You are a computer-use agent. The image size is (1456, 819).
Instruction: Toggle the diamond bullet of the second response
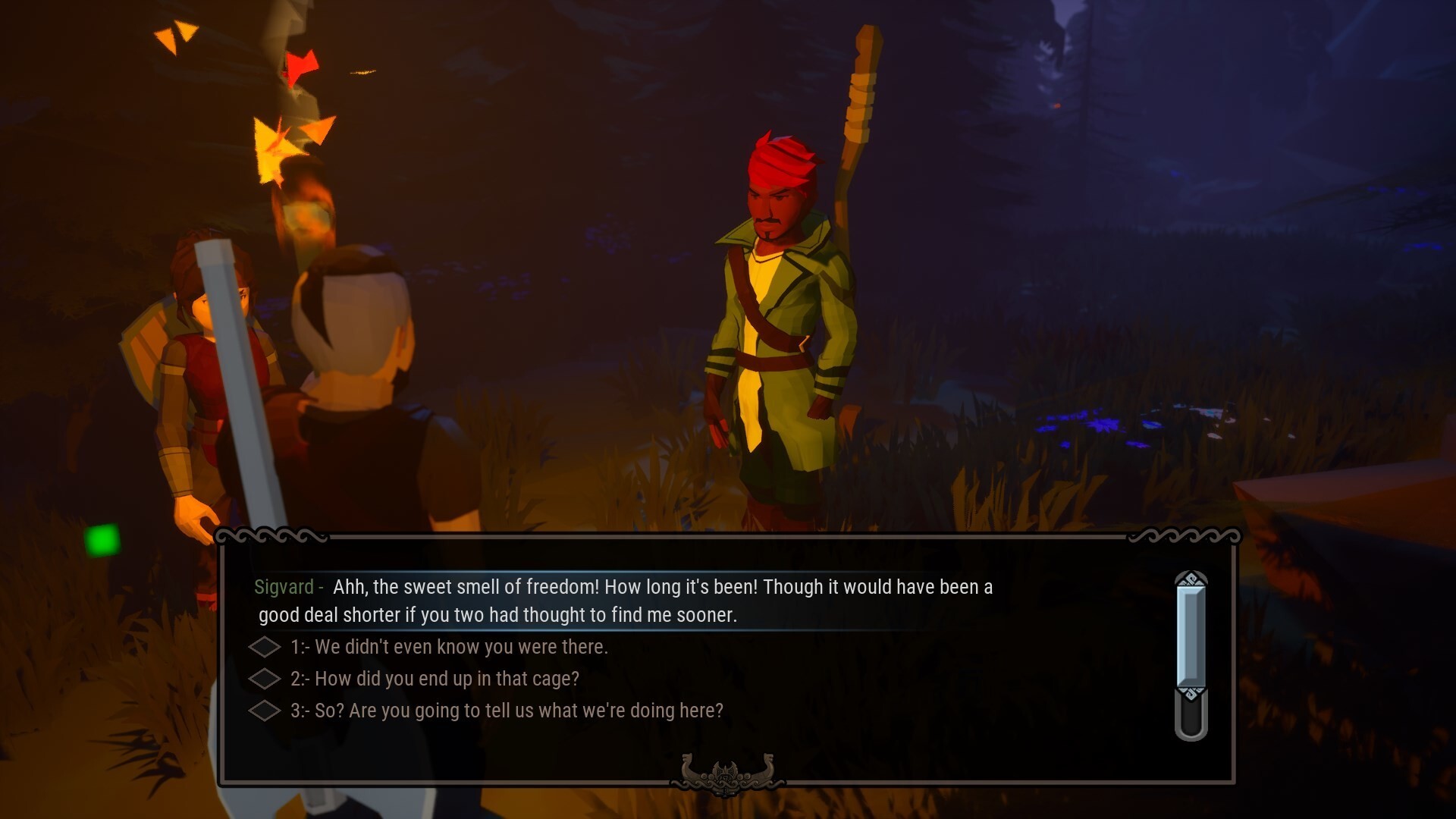click(x=265, y=679)
